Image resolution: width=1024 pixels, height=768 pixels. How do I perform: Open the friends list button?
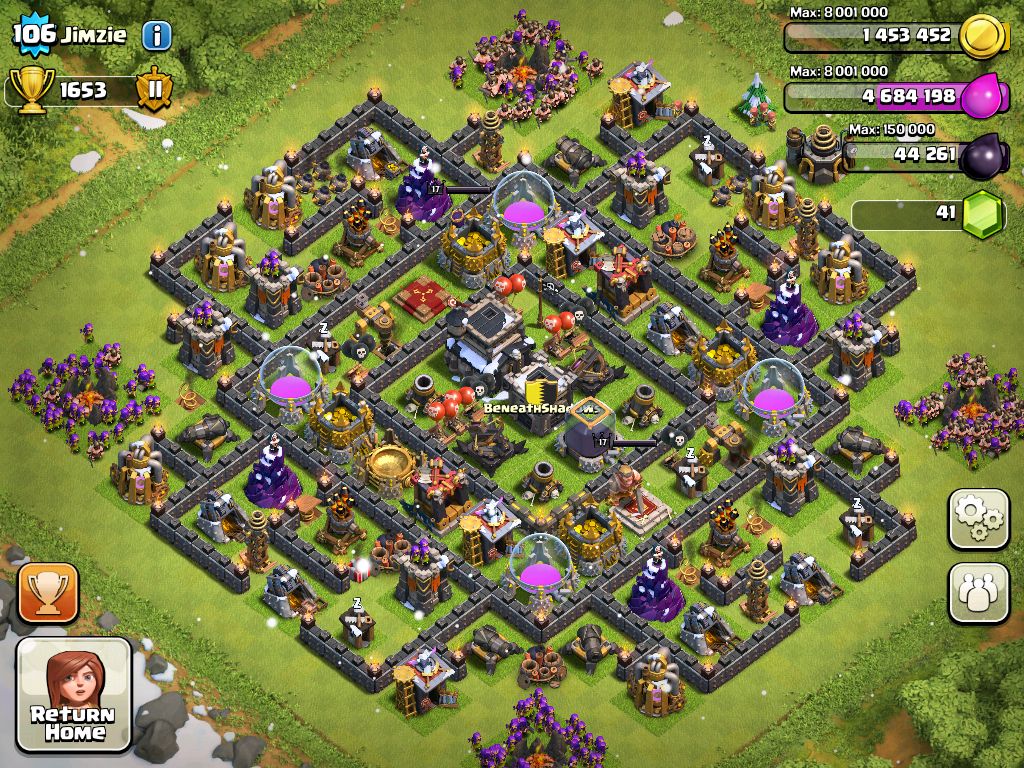(x=978, y=592)
